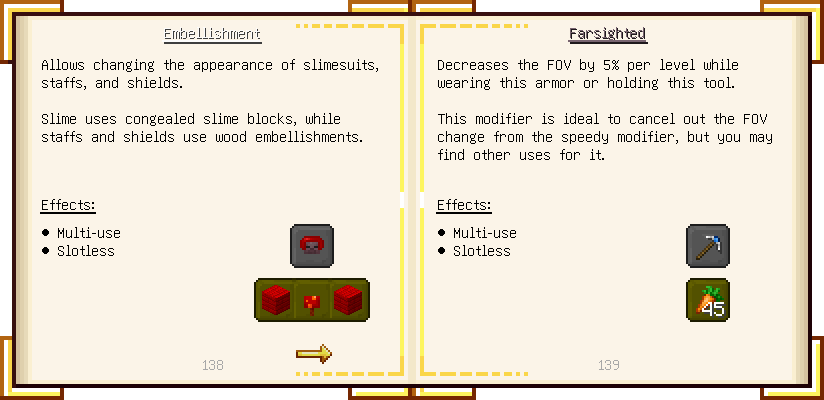This screenshot has width=824, height=400.
Task: Click the yellow next-recipe arrow
Action: point(313,353)
